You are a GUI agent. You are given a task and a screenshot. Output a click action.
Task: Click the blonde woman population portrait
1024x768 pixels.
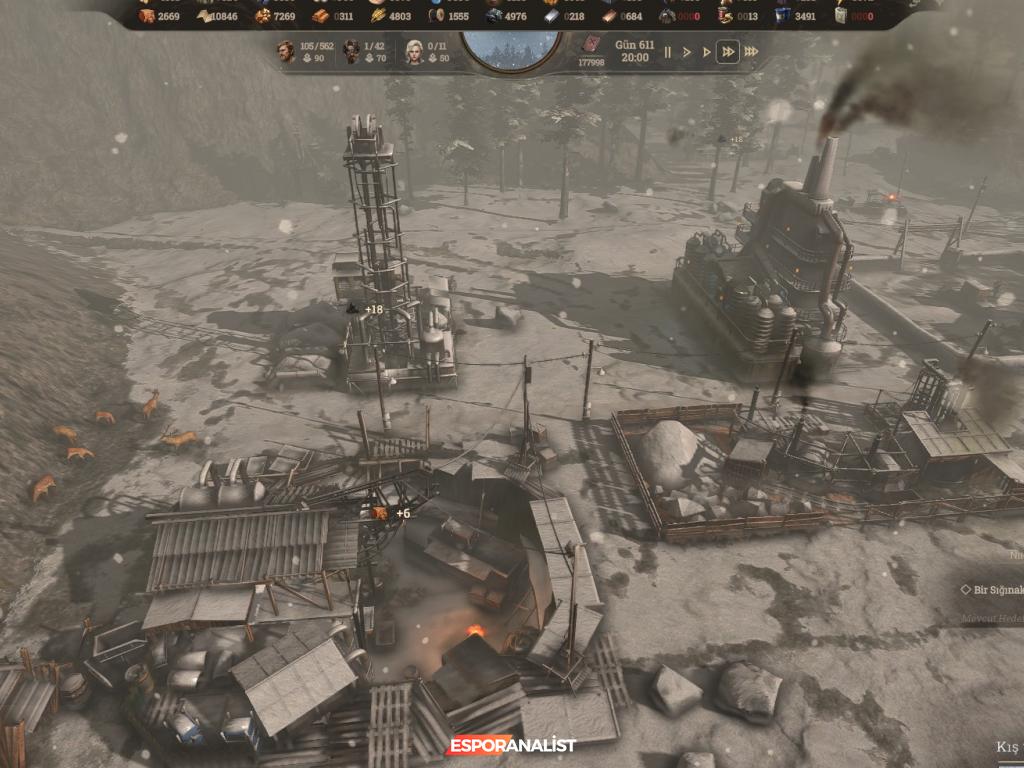(x=414, y=51)
